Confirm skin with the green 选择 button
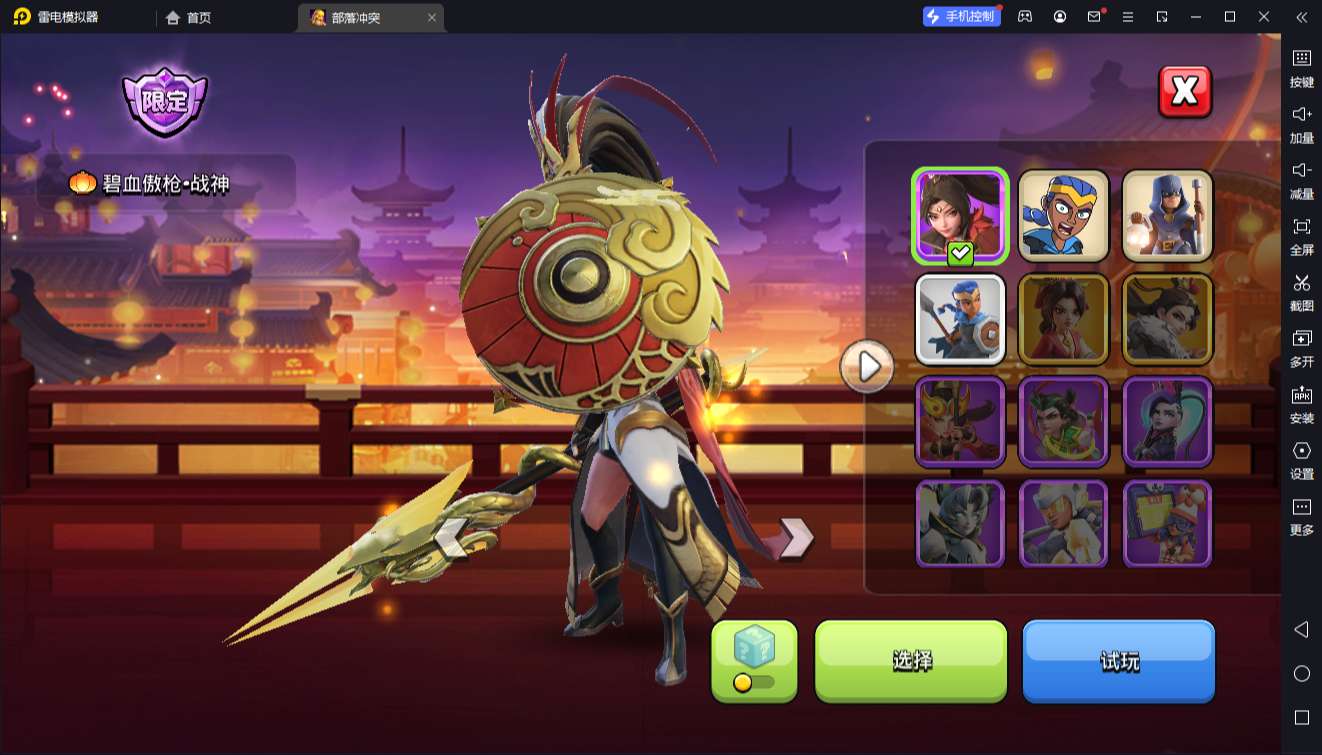1322x755 pixels. pyautogui.click(x=911, y=660)
